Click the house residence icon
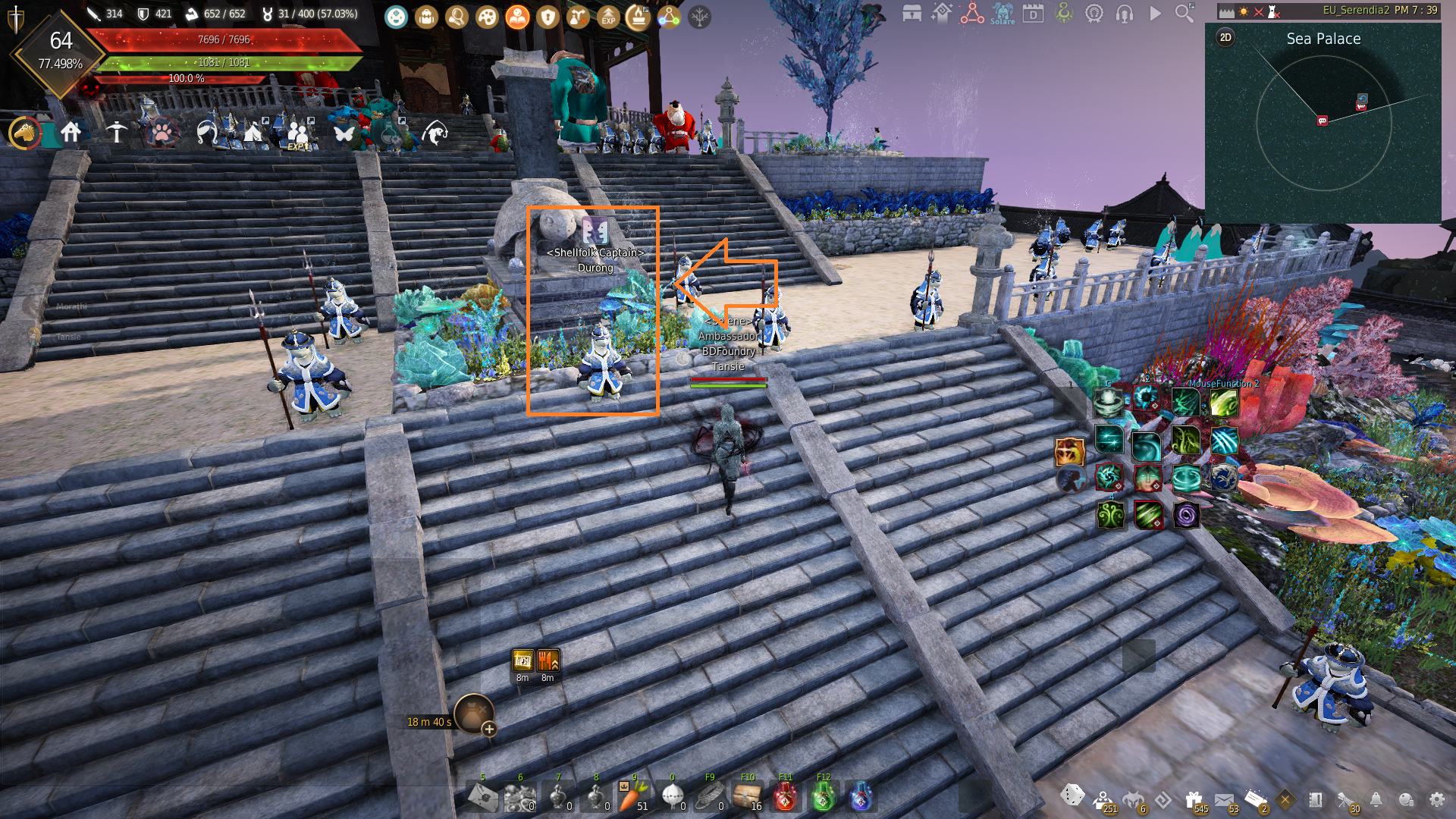 71,133
